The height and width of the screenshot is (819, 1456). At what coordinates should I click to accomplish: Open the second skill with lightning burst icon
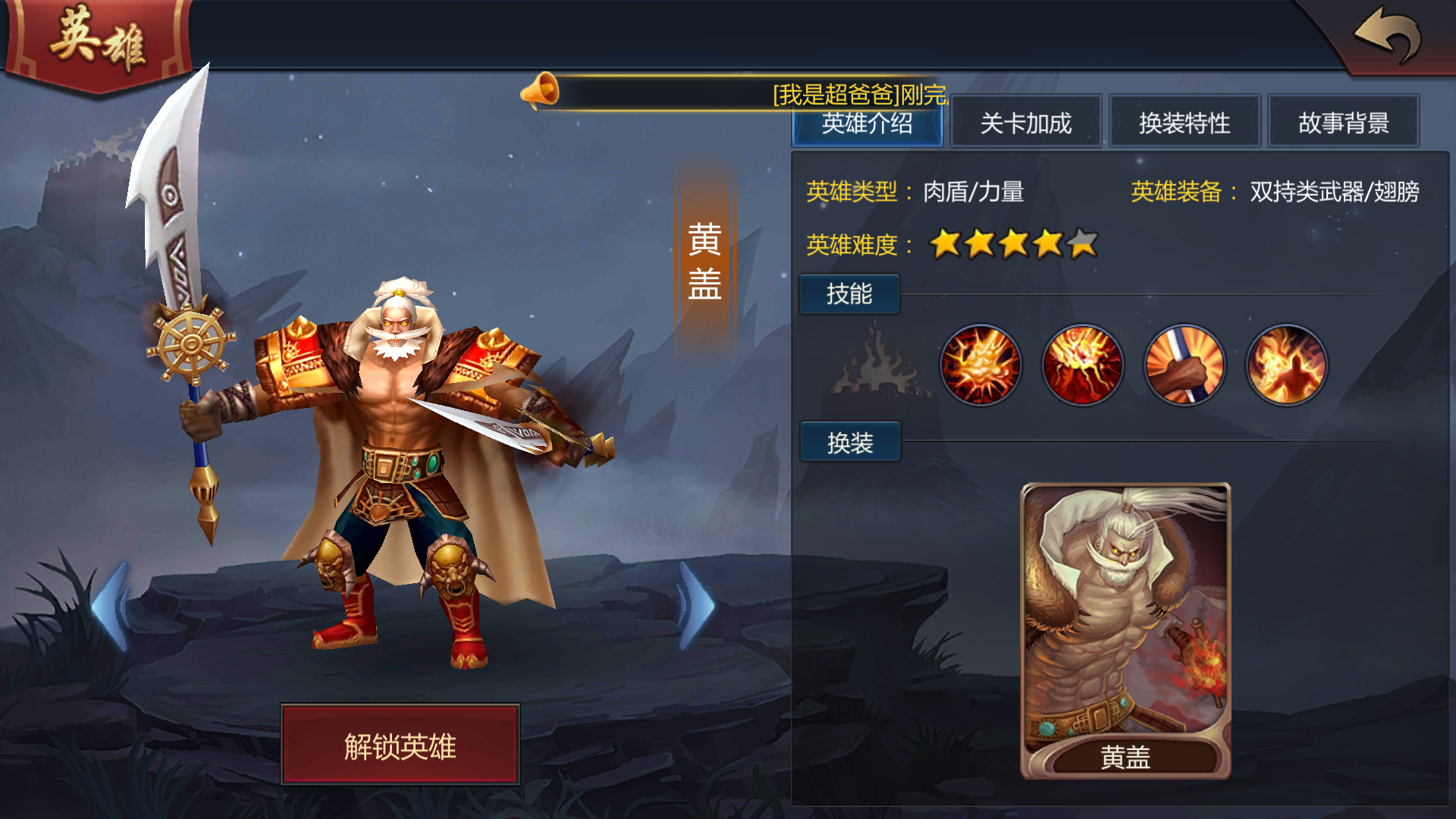(1082, 366)
